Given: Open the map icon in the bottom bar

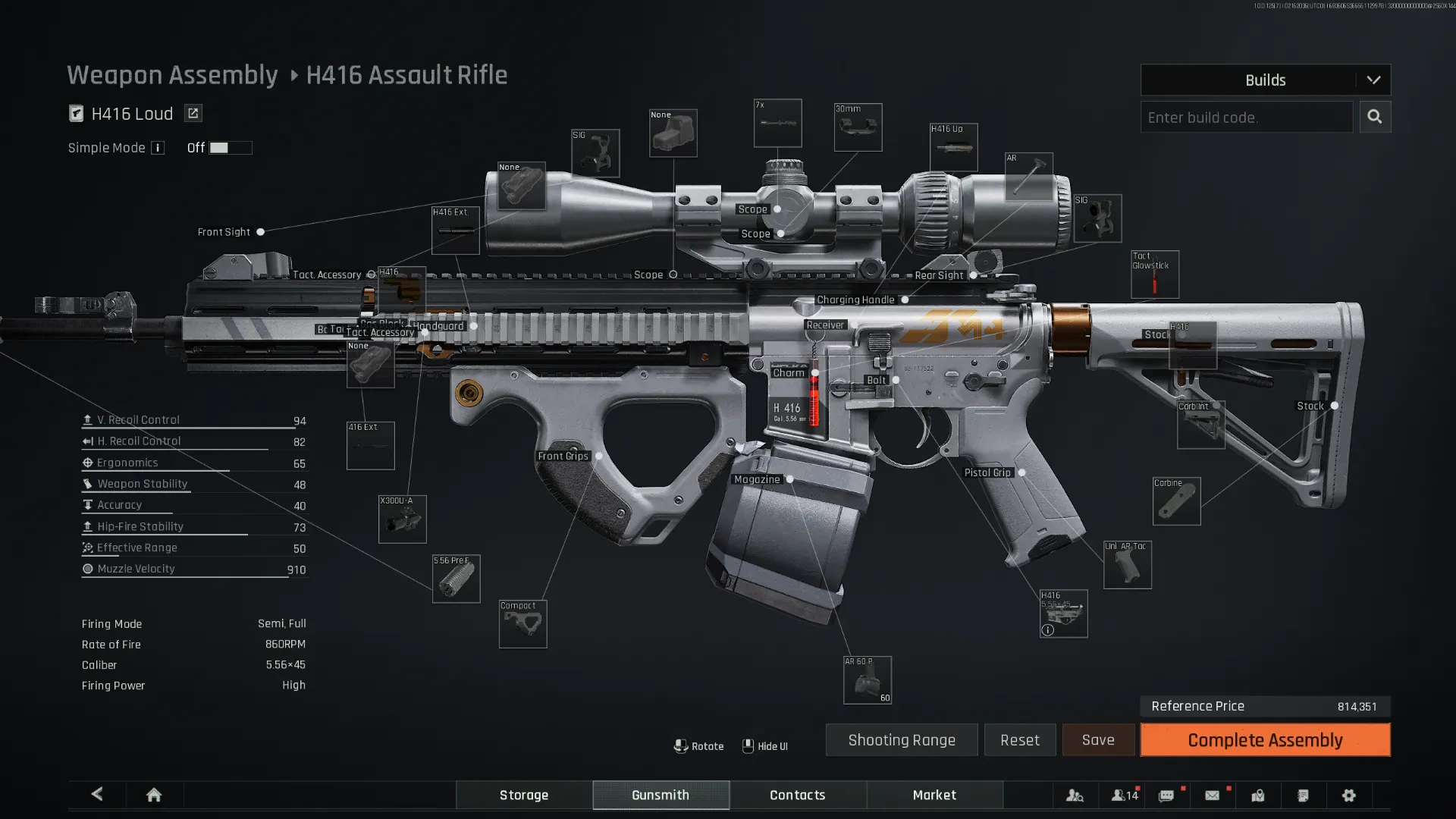Looking at the screenshot, I should [1258, 795].
